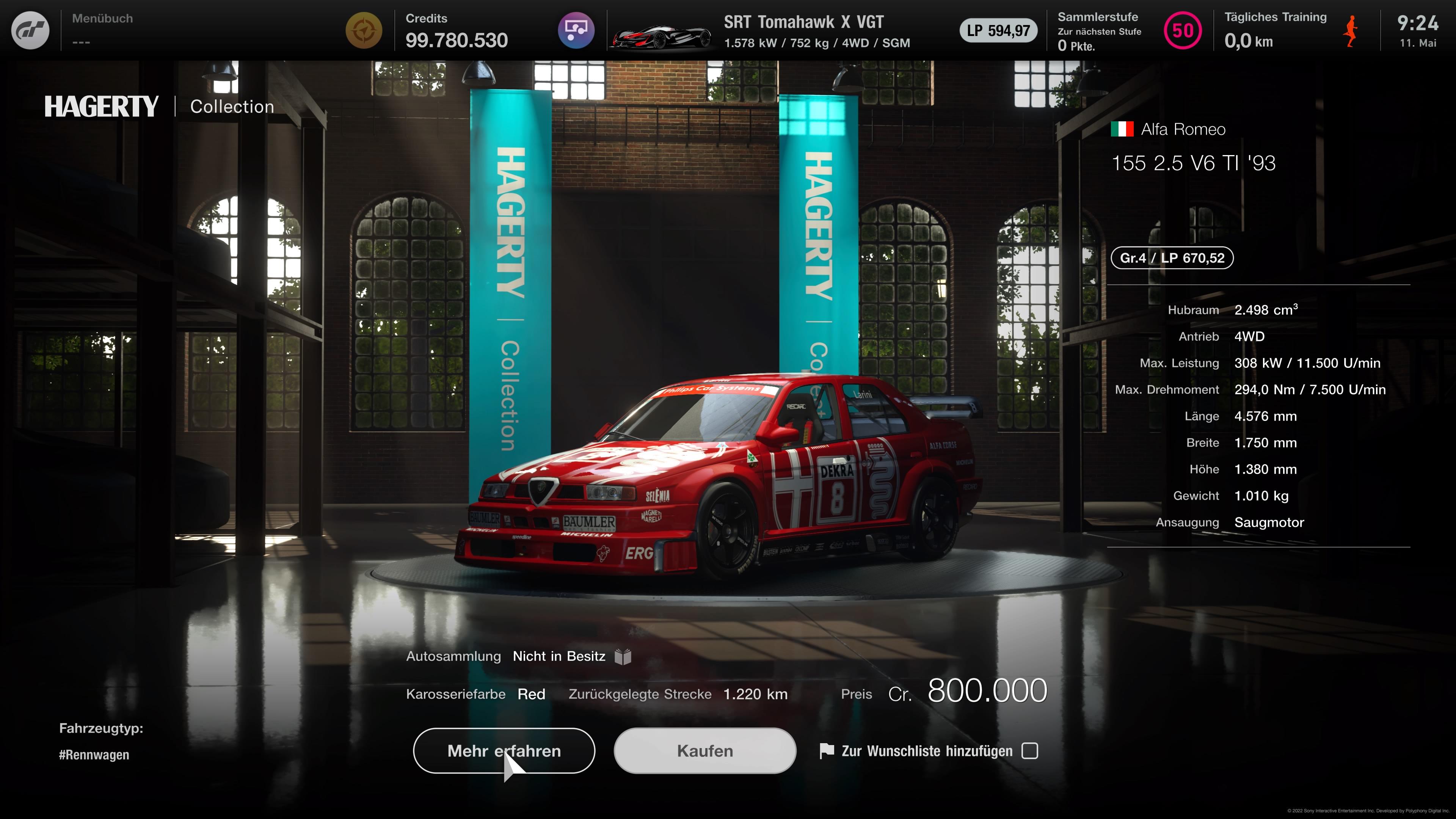Viewport: 1456px width, 819px height.
Task: Click the Autosammlung book icon
Action: [x=623, y=657]
